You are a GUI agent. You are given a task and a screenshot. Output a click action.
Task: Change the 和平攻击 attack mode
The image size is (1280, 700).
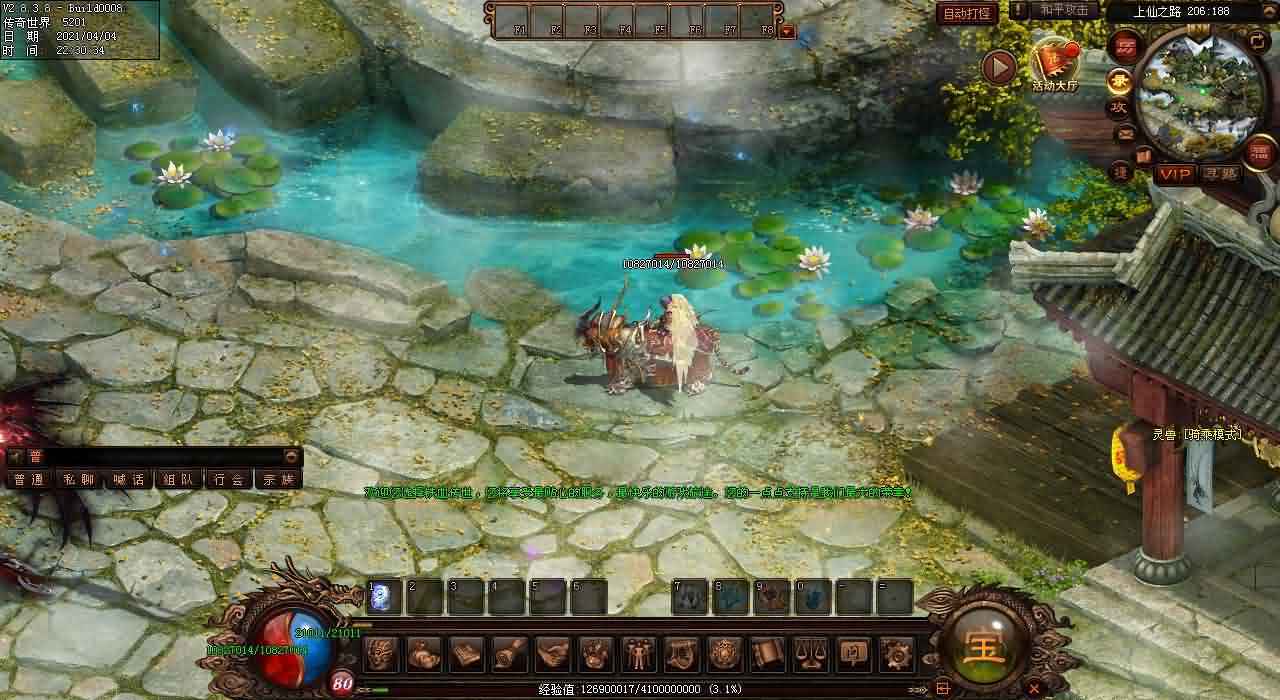click(x=1063, y=10)
